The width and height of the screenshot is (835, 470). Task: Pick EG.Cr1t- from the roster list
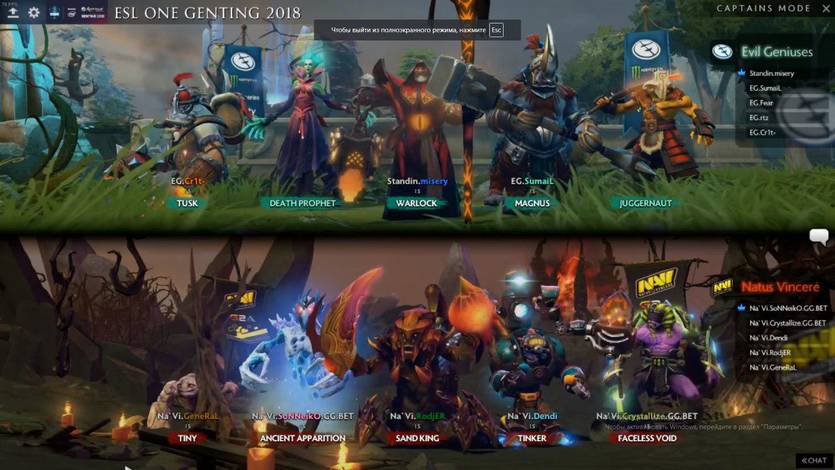click(x=762, y=133)
